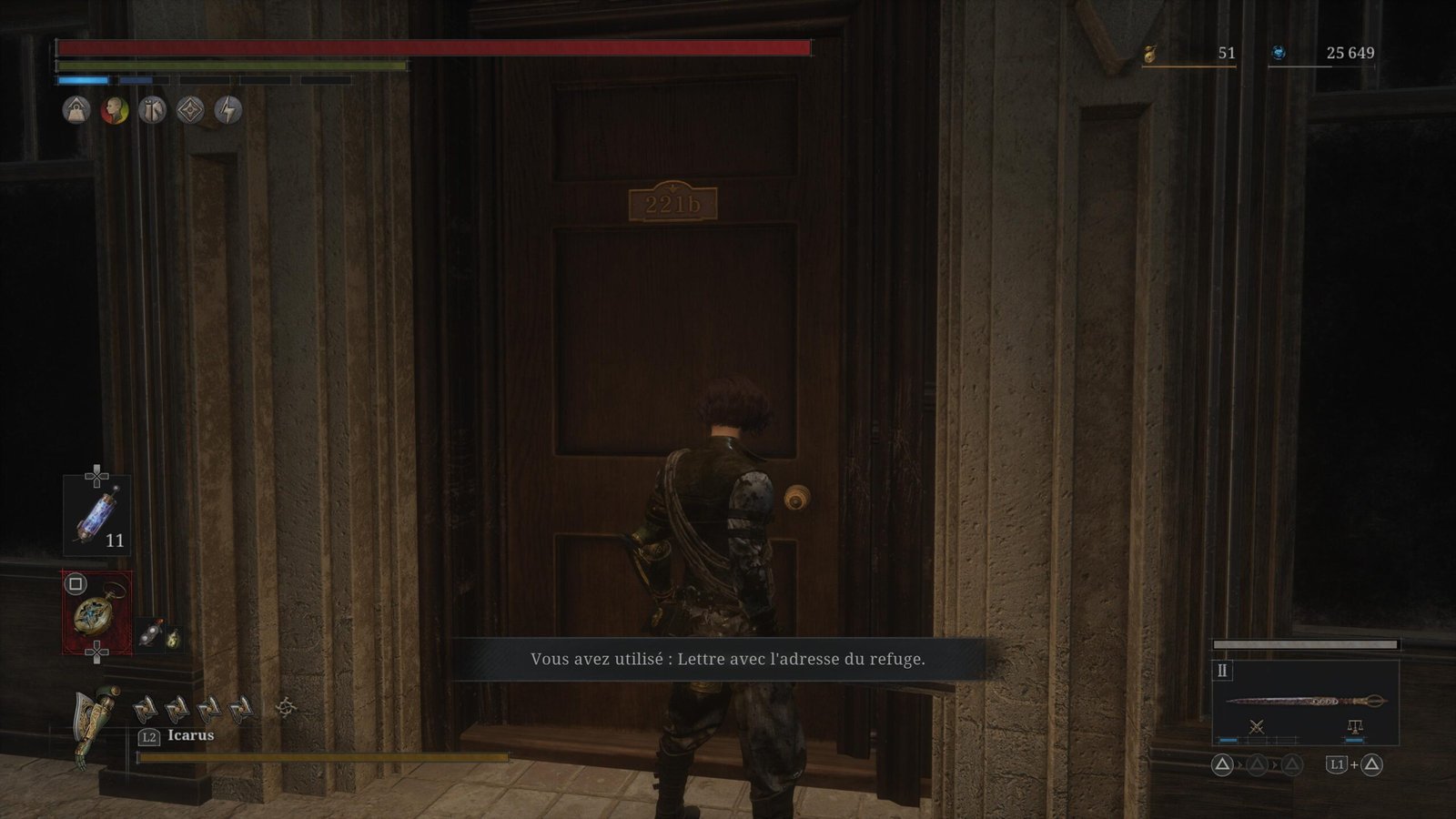Click the weight status icon
Image resolution: width=1456 pixels, height=819 pixels.
pyautogui.click(x=76, y=110)
